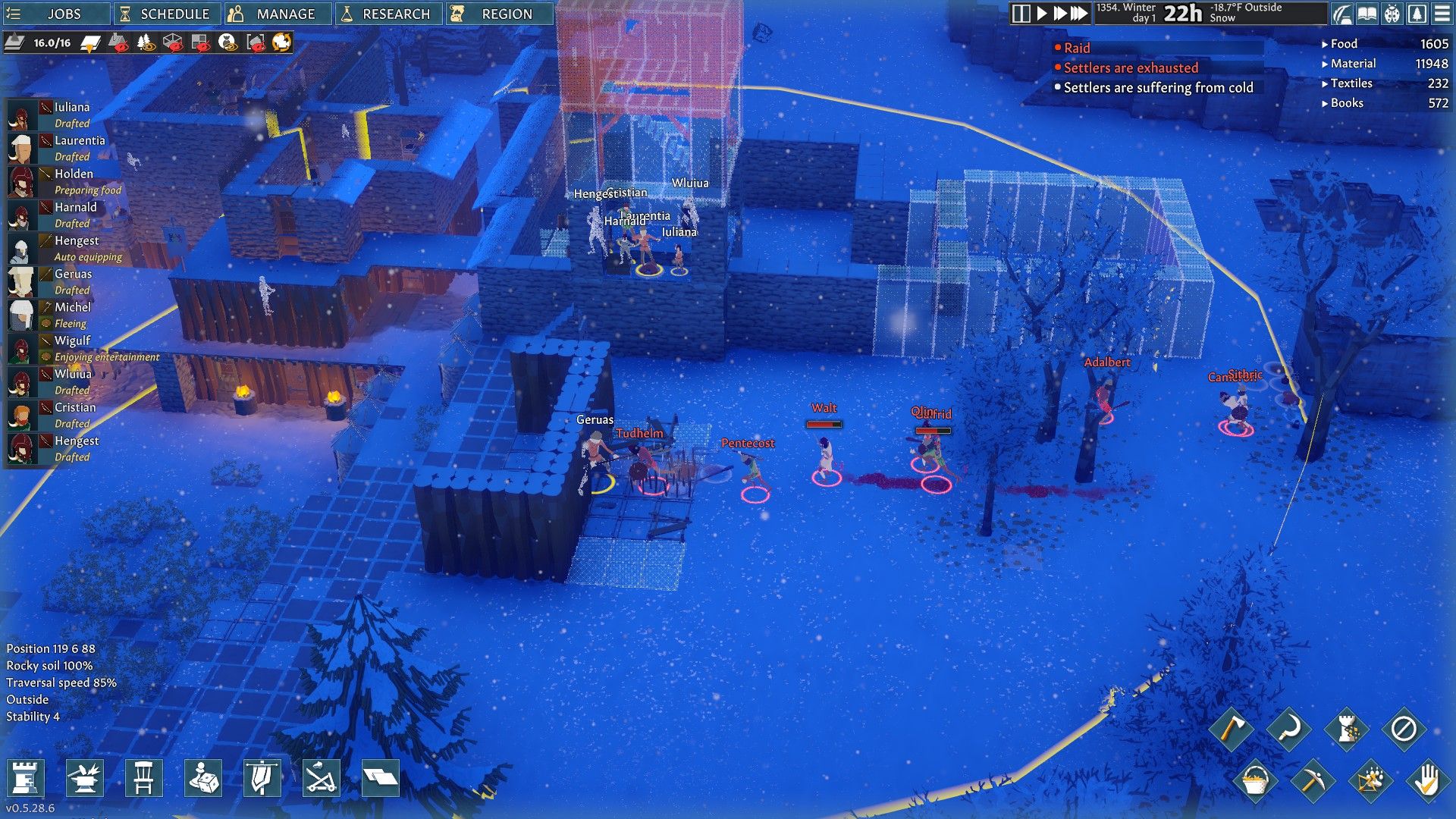Select the chop wood axe tool

coord(1232,729)
